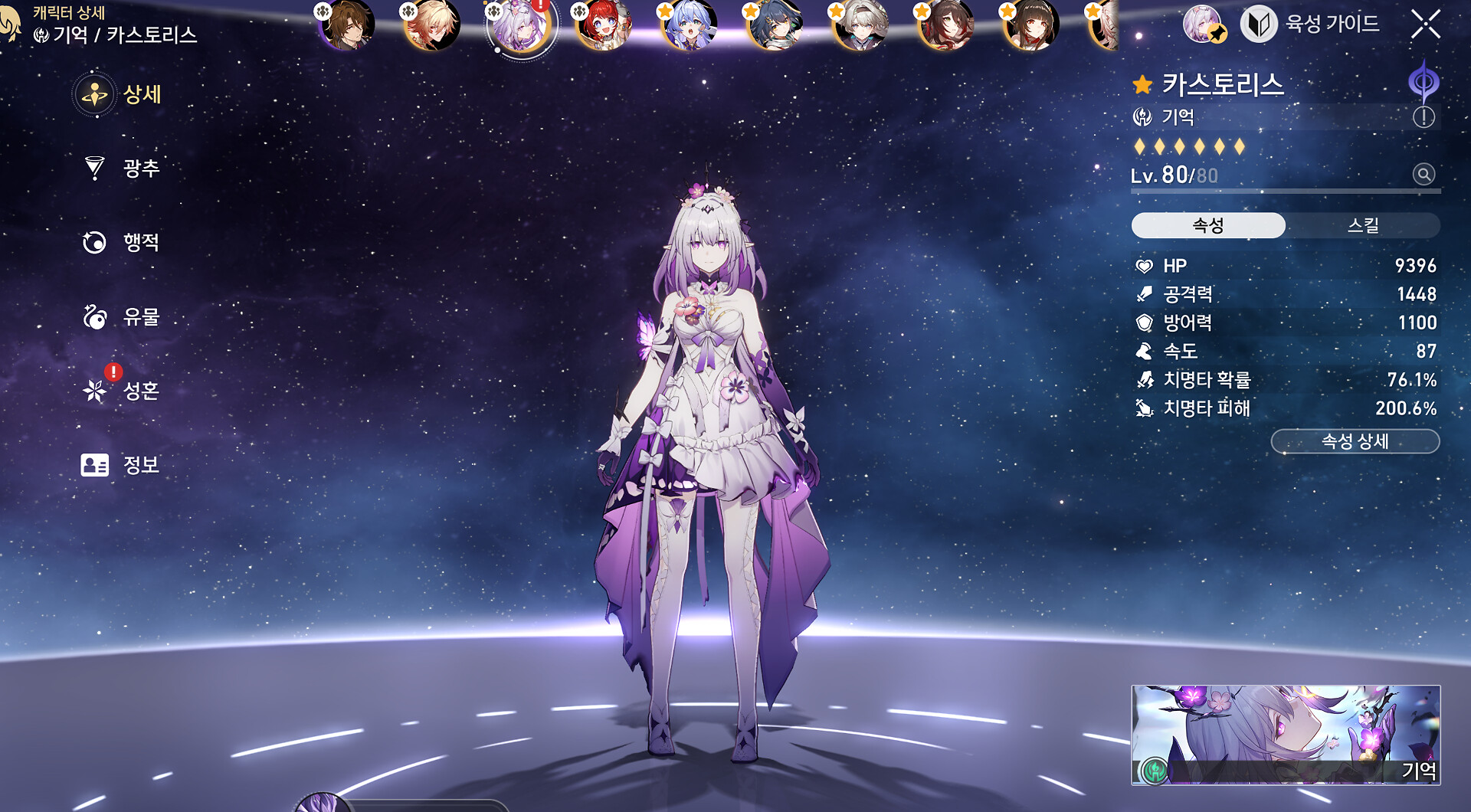Image resolution: width=1471 pixels, height=812 pixels.
Task: Select the blue-haired character portrait
Action: [690, 25]
